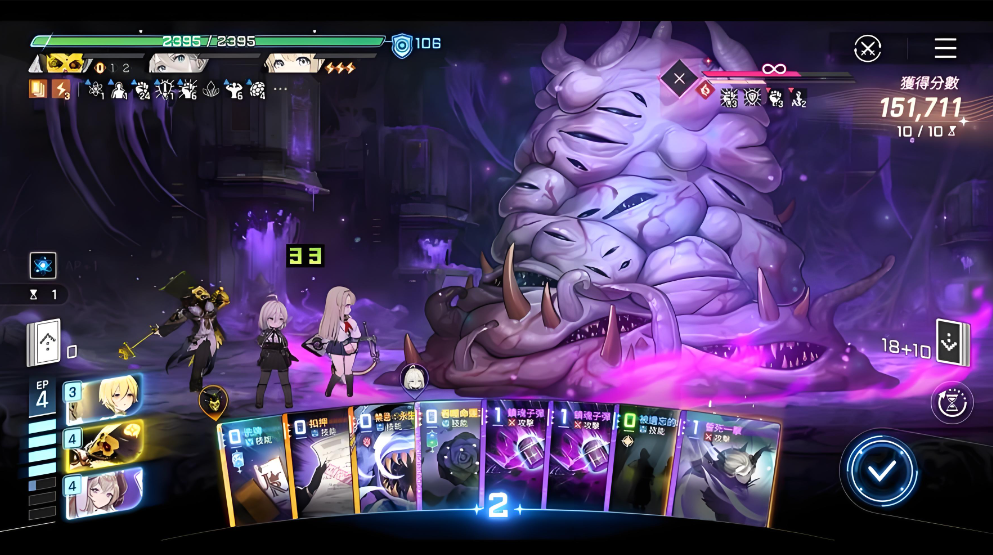Inspect the gold-masked character portrait

pos(63,63)
